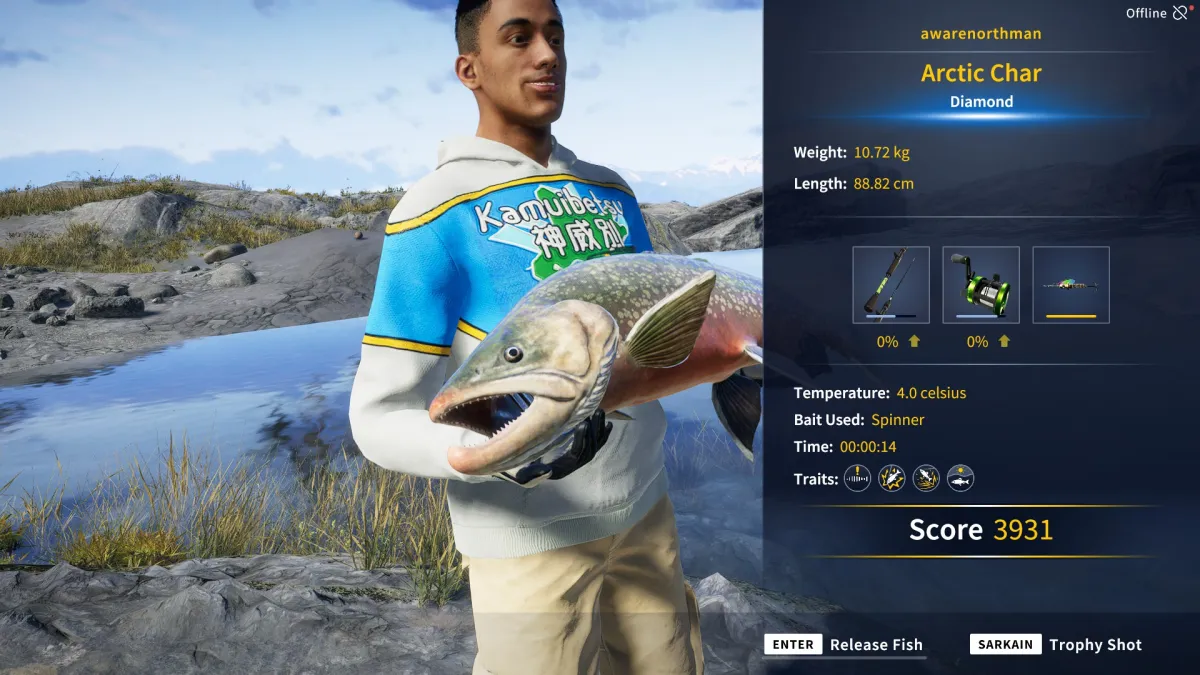Inspect the sound-wave alert trait icon

tap(857, 479)
